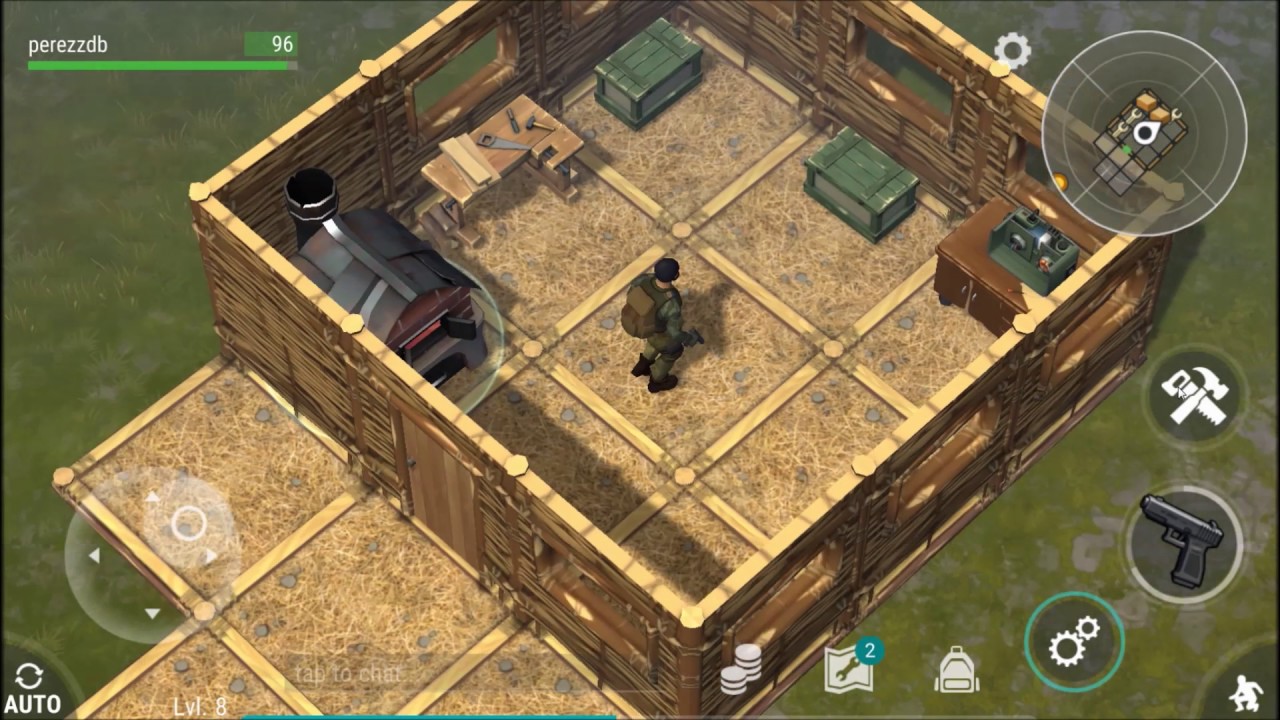Open the settings gear icon

[x=1012, y=50]
